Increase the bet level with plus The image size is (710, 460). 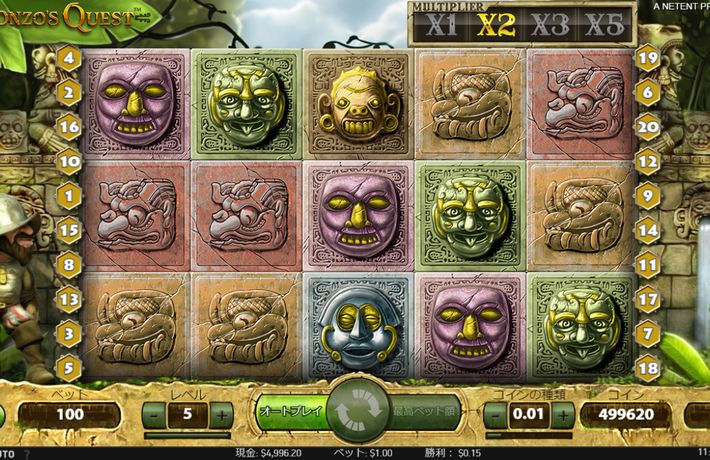tap(222, 413)
